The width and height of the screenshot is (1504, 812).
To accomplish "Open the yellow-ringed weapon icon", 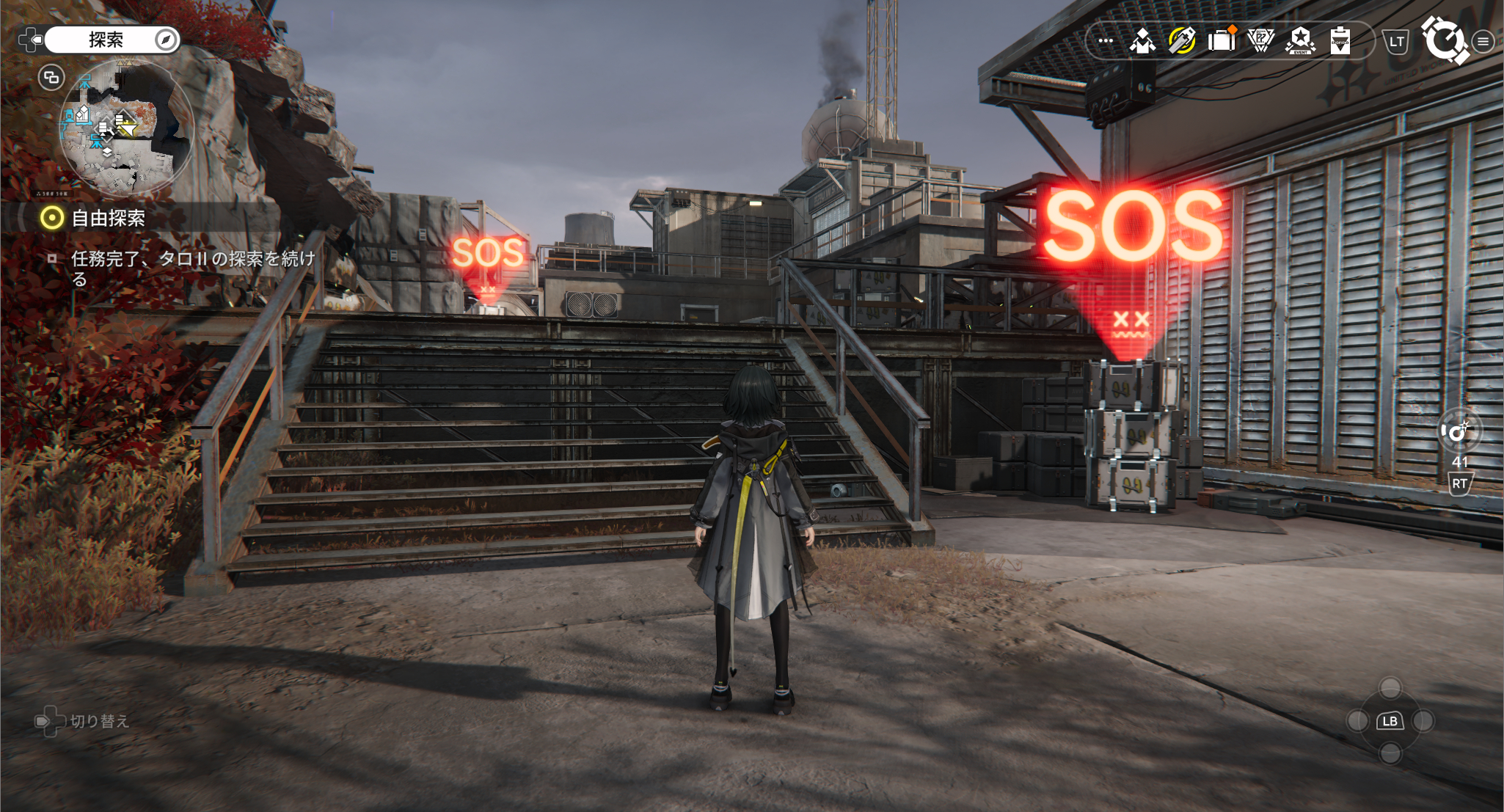I will point(1182,40).
